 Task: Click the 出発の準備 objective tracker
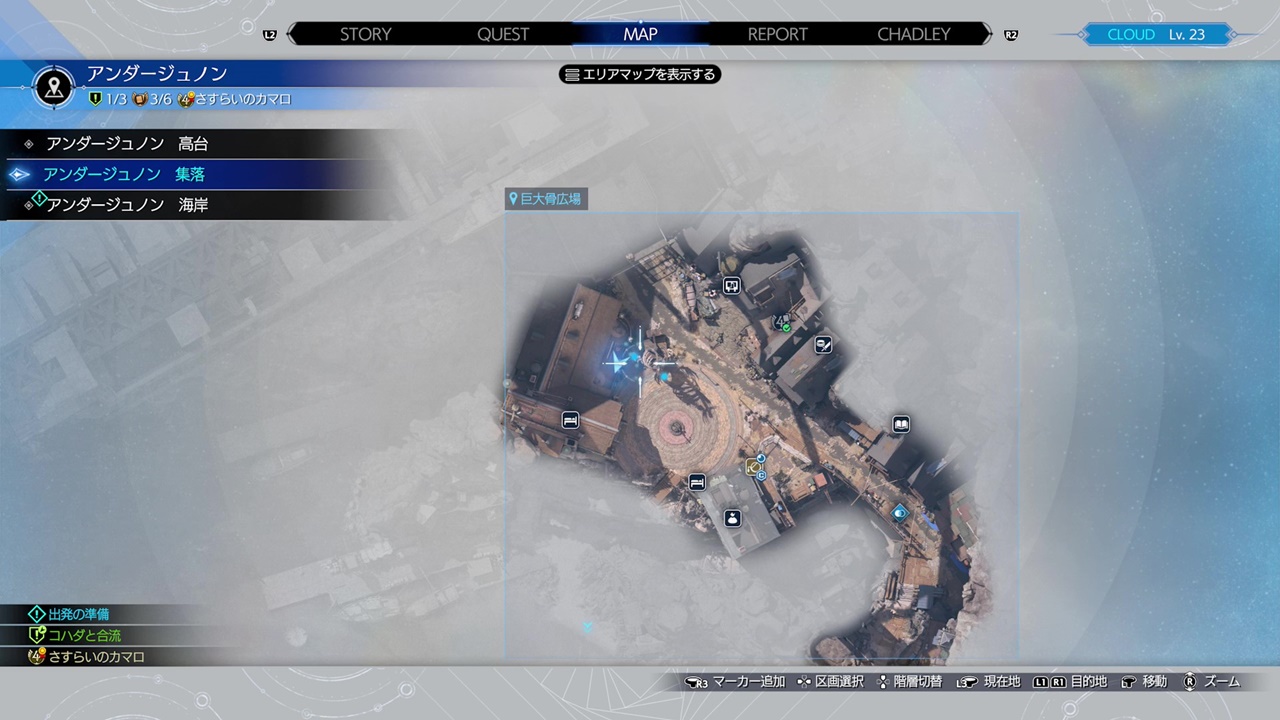[x=78, y=614]
